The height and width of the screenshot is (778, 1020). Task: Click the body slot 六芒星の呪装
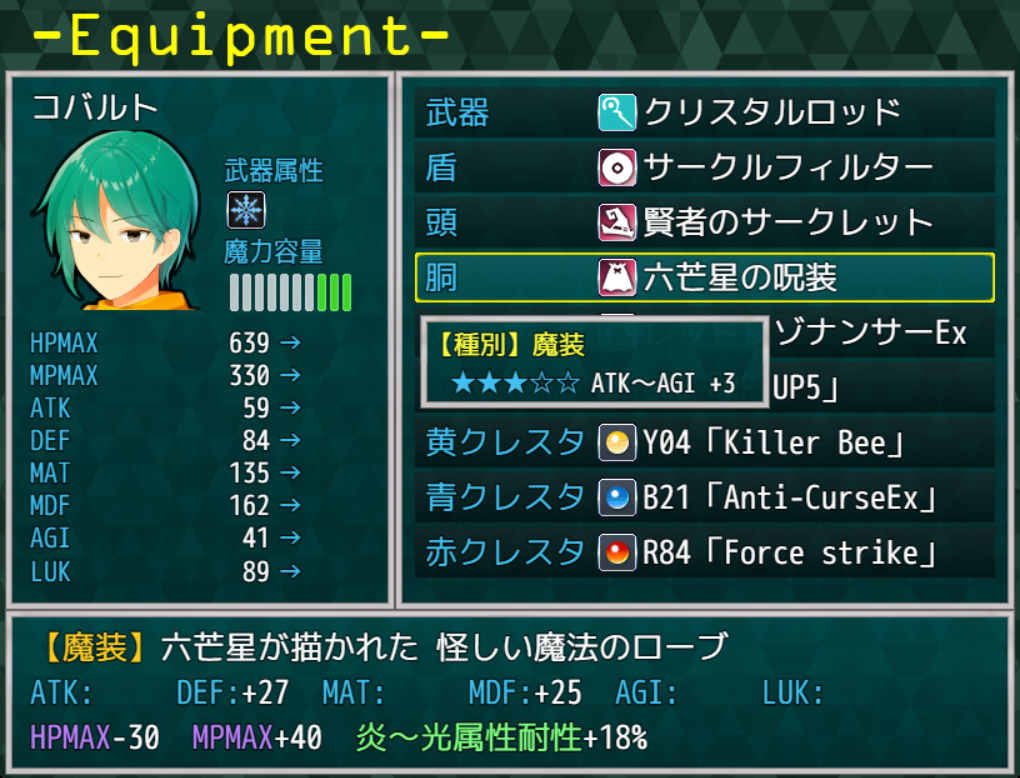click(704, 277)
